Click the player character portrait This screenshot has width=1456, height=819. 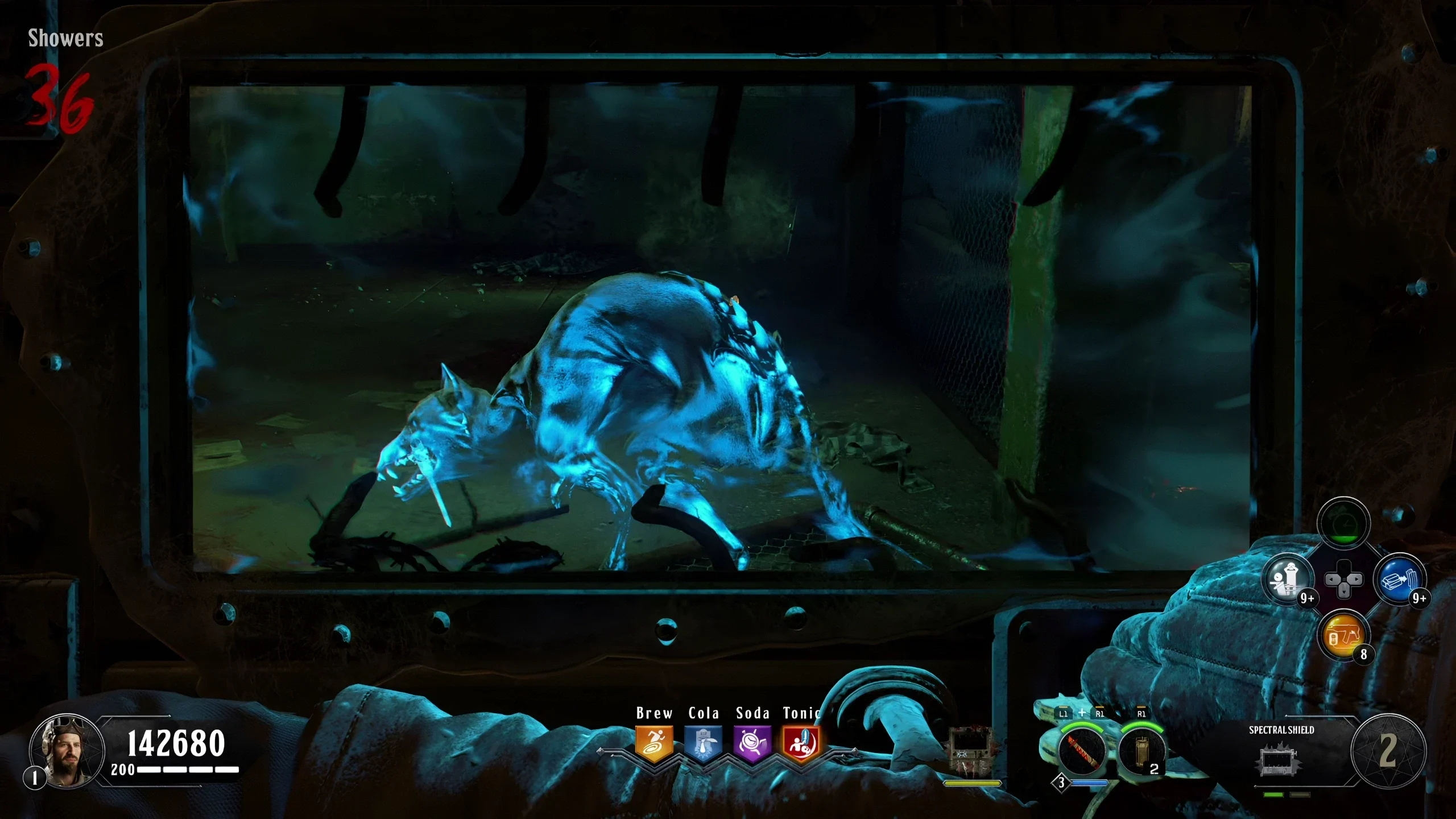point(67,750)
